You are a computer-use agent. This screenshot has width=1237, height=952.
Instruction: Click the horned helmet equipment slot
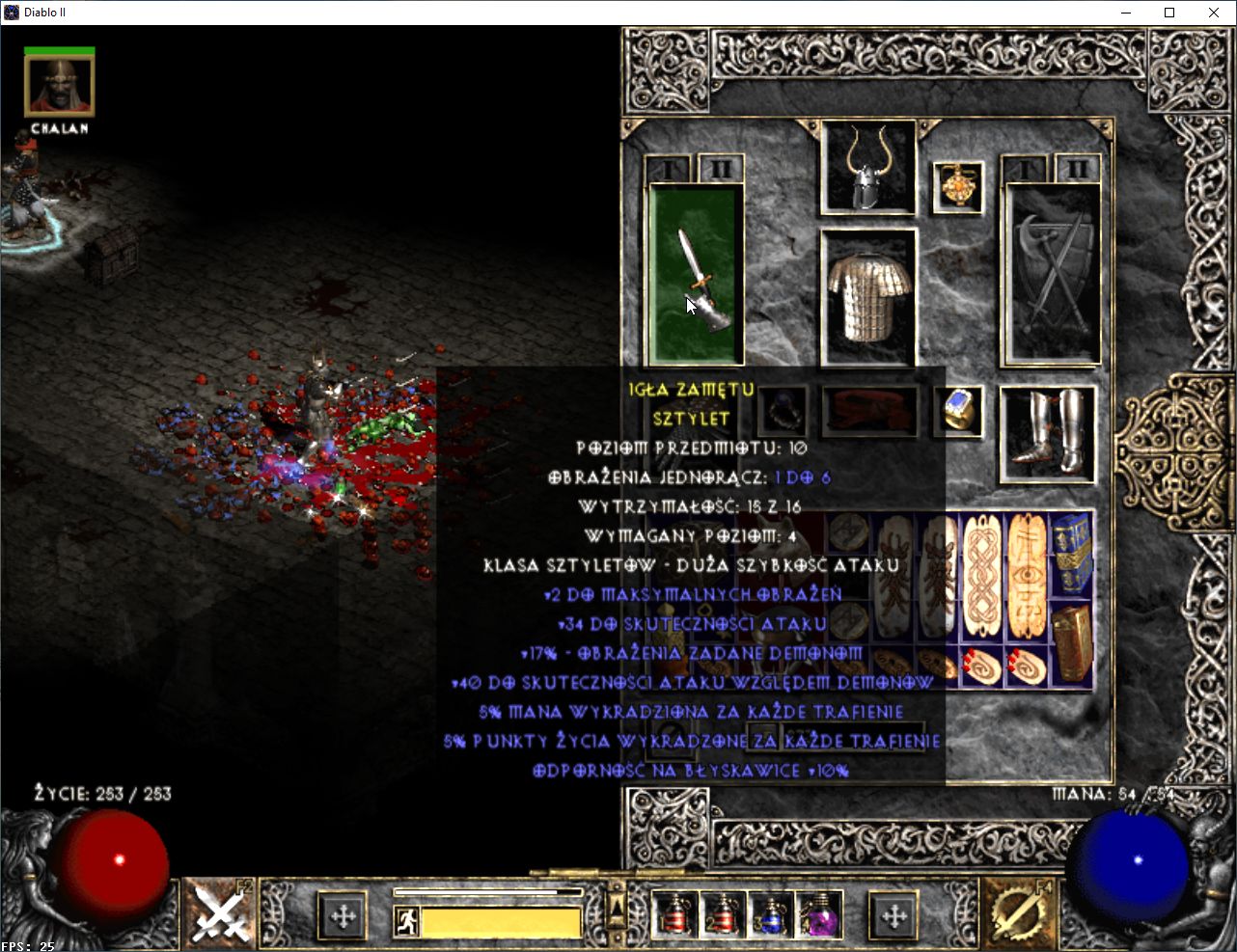867,169
